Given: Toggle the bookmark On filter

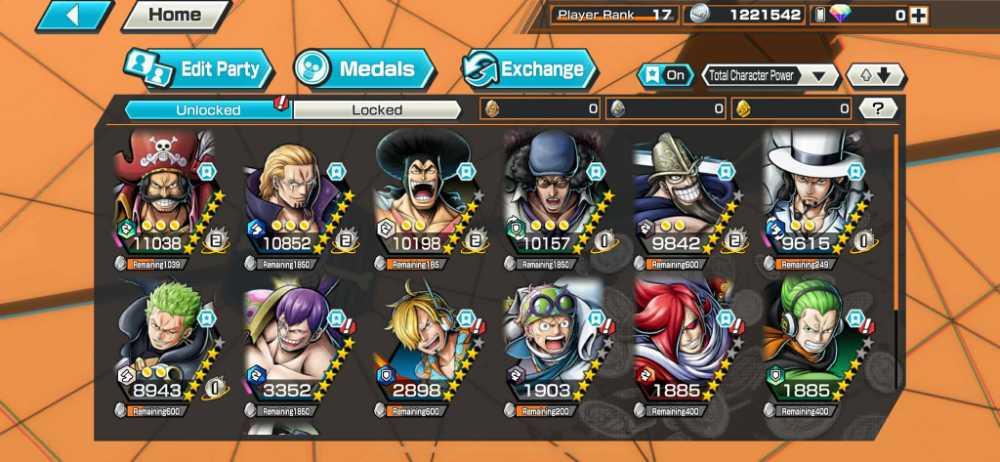Looking at the screenshot, I should click(x=665, y=76).
